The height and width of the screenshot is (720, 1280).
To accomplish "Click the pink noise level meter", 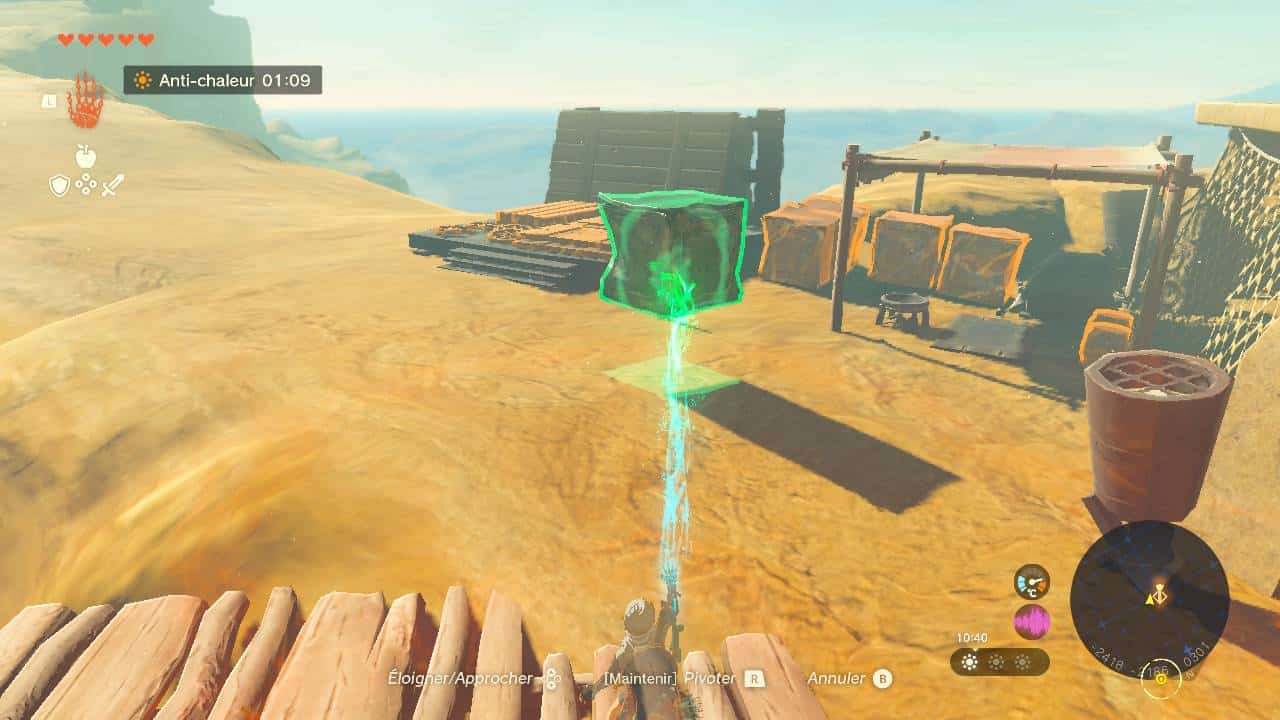I will click(x=1031, y=622).
